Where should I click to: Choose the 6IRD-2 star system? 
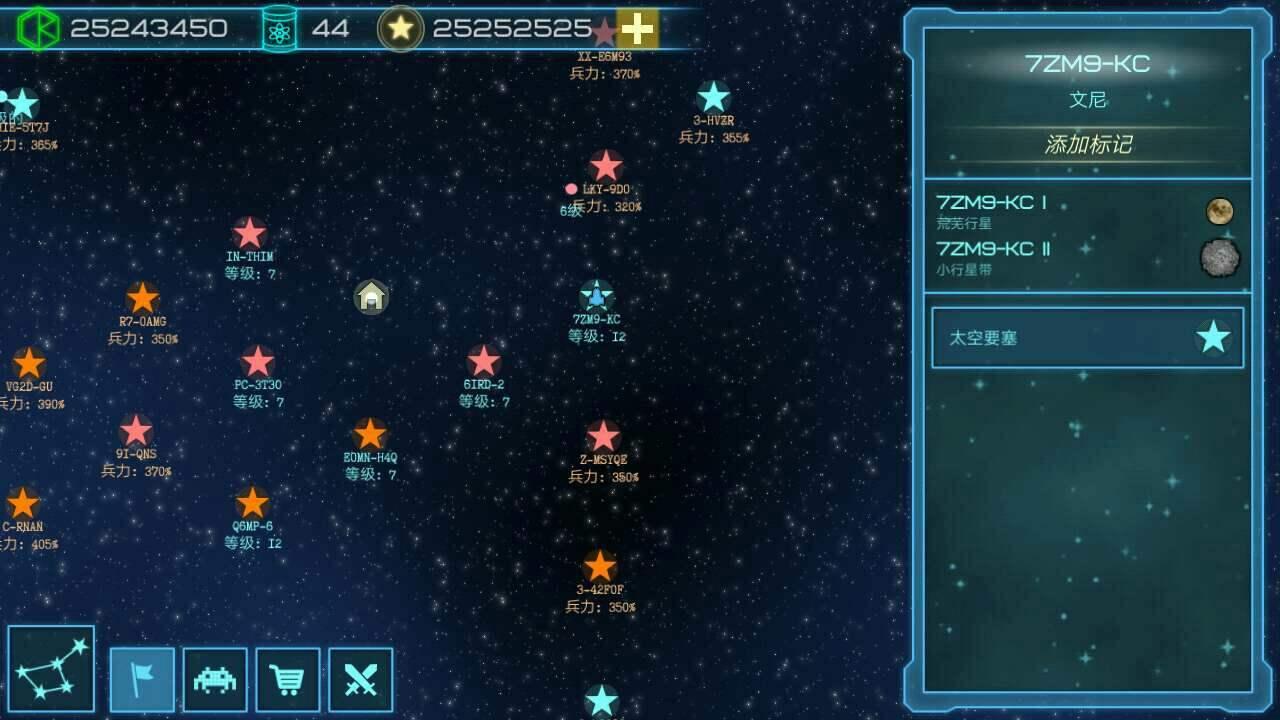[484, 362]
